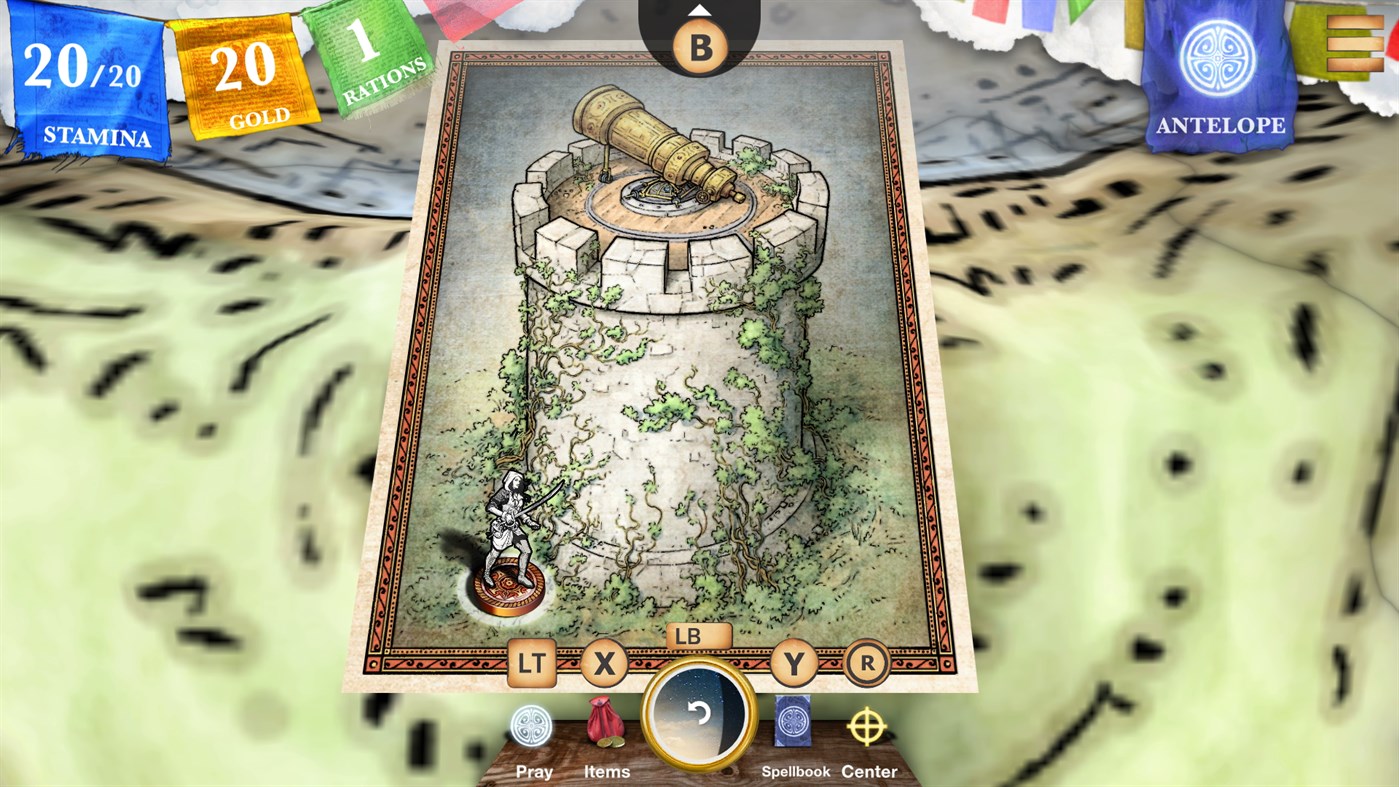Click the Spellbook text label
Viewport: 1399px width, 787px height.
(x=795, y=770)
